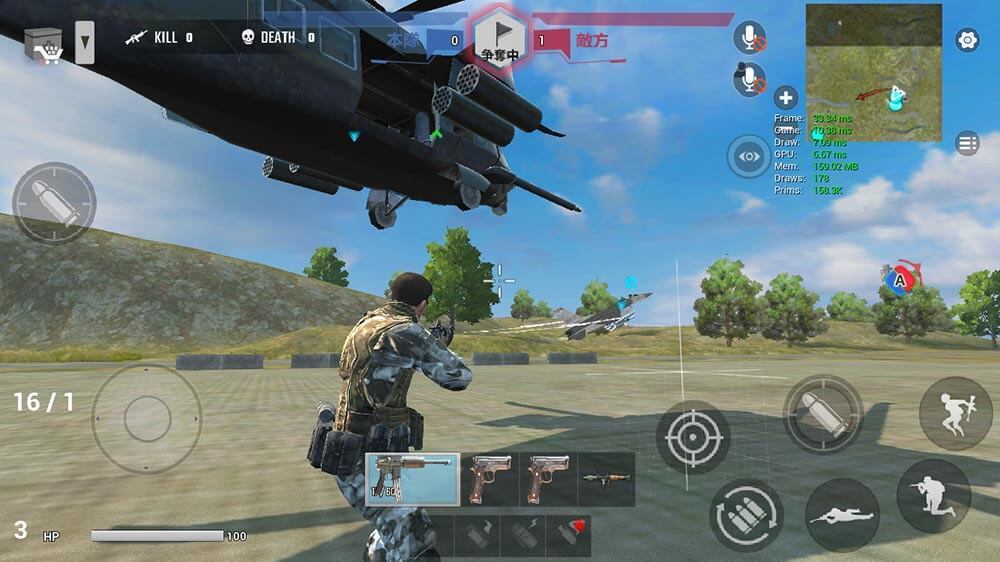Screen dimensions: 1000x562
Task: Open the list menu icon
Action: (967, 143)
